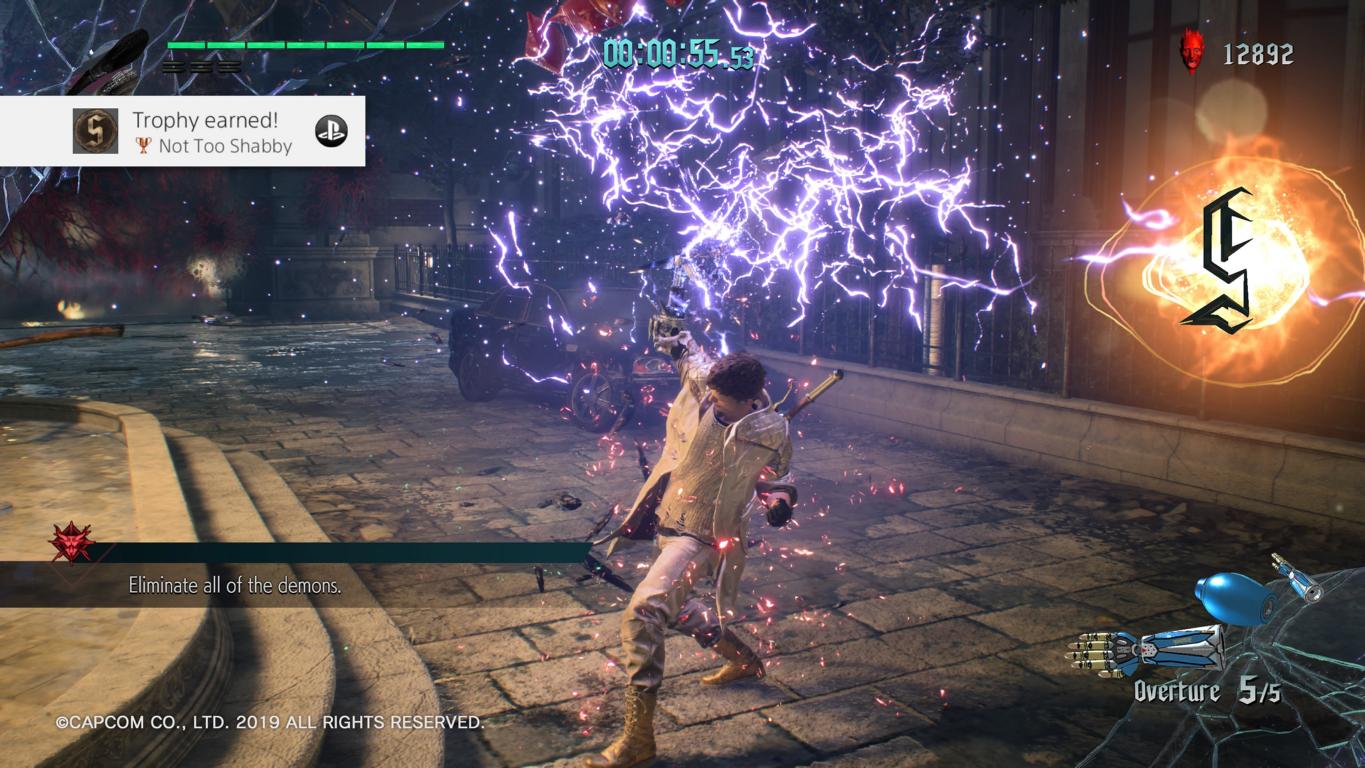Open the Eliminate all demons objective
This screenshot has height=768, width=1365.
(x=235, y=586)
